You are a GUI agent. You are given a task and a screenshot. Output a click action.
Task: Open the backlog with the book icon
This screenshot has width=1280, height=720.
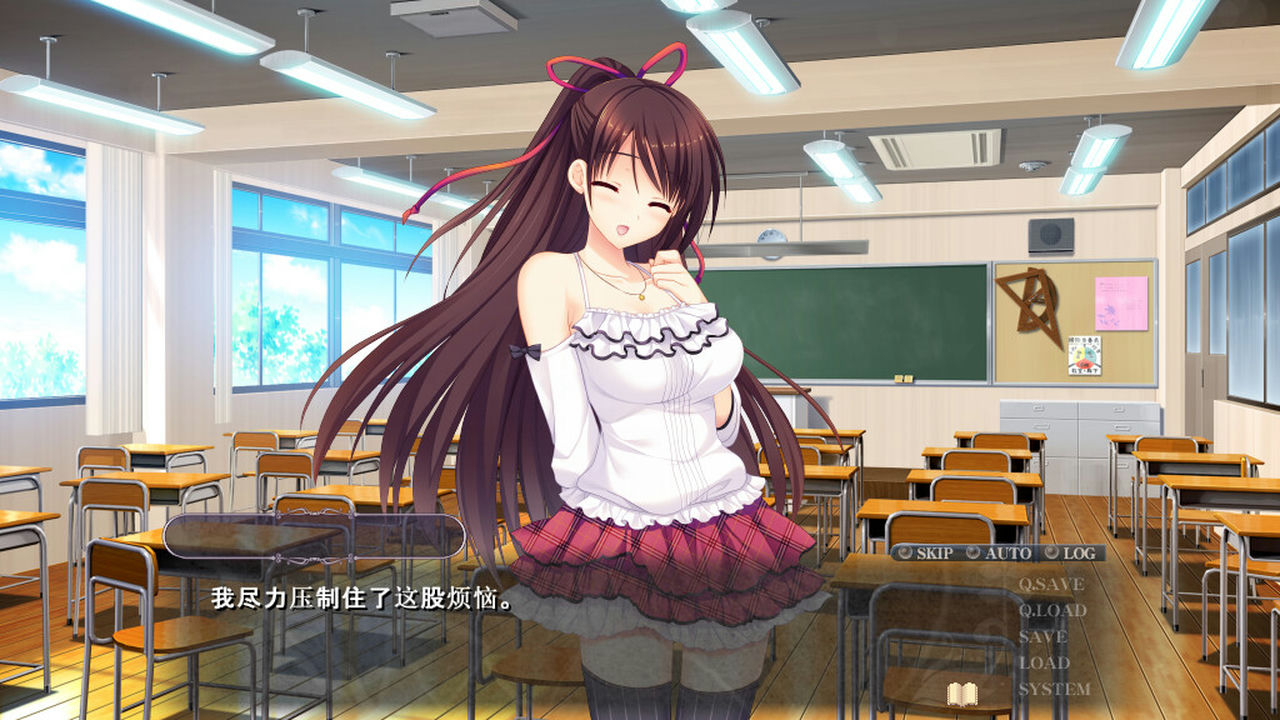click(961, 693)
